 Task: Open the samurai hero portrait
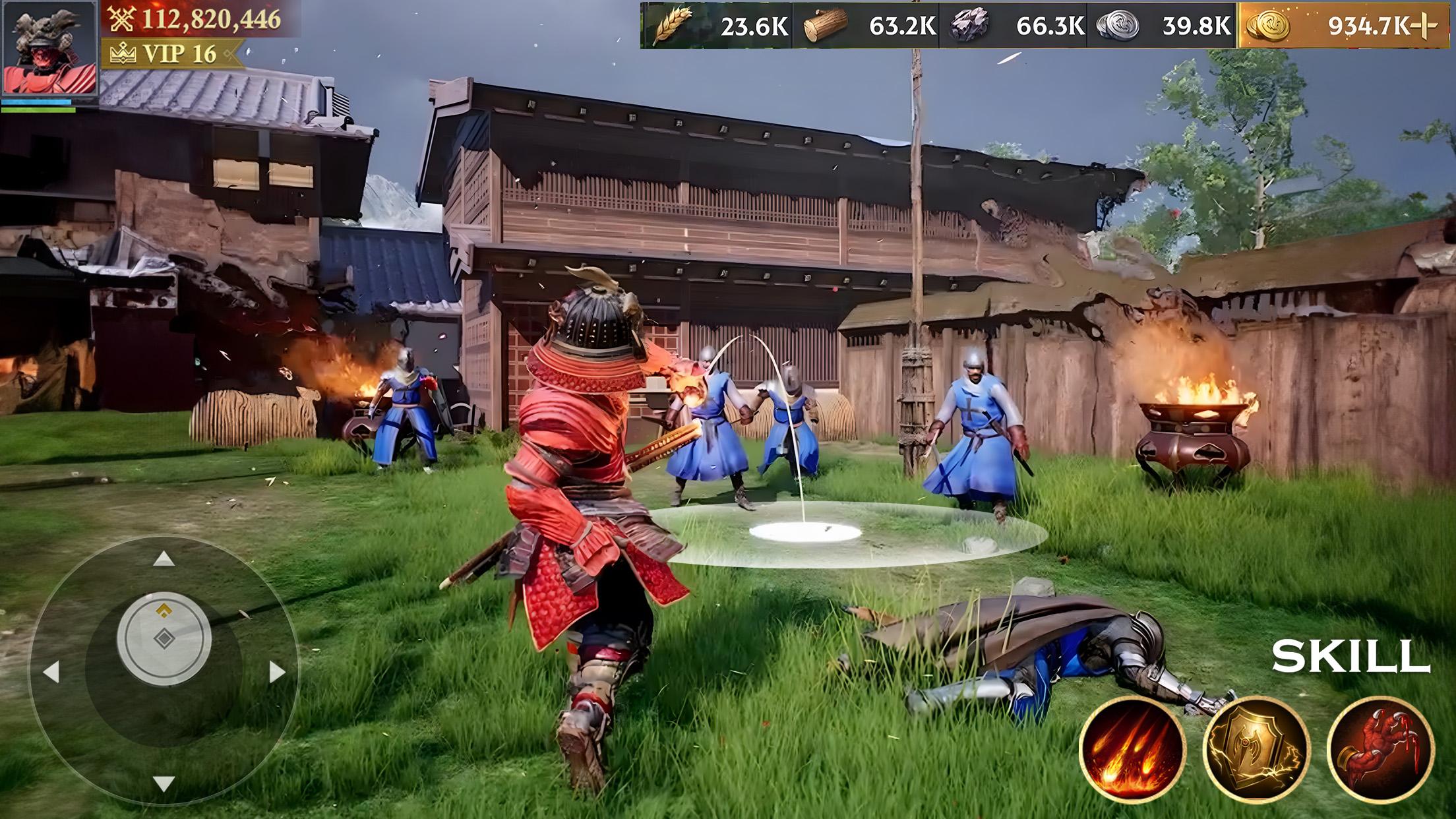(x=49, y=49)
